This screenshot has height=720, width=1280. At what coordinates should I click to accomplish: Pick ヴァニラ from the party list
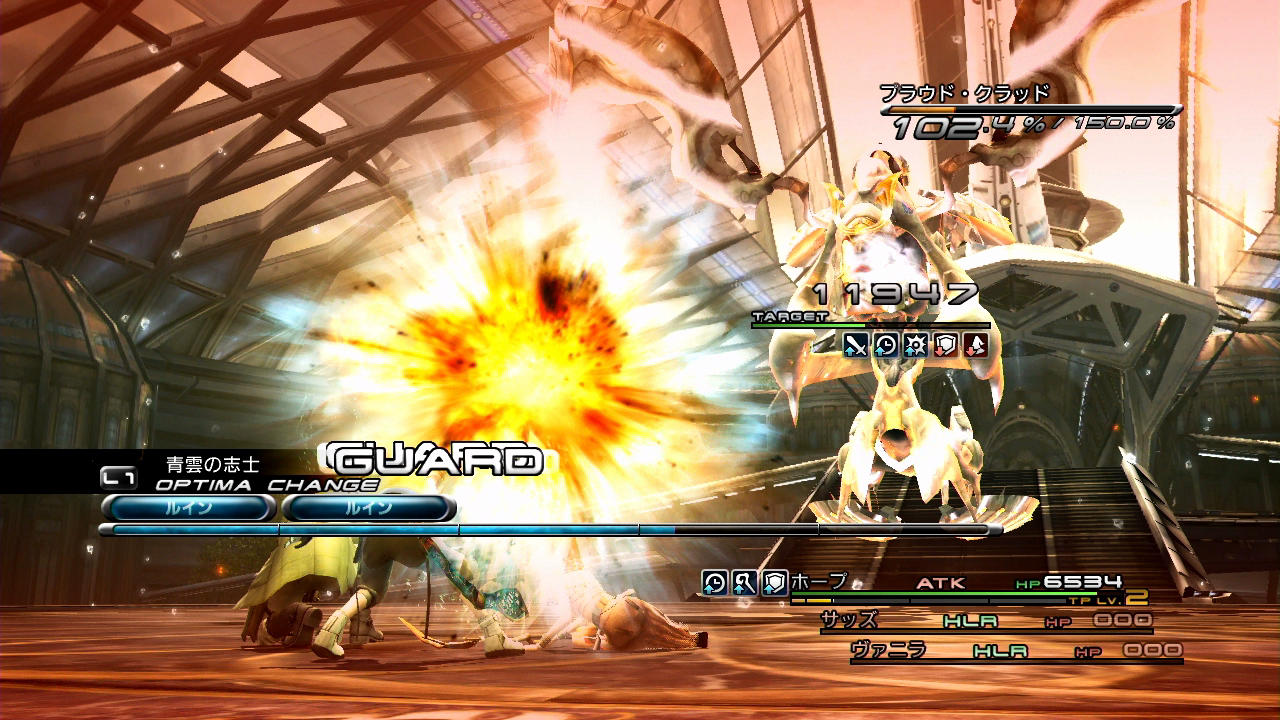[888, 651]
